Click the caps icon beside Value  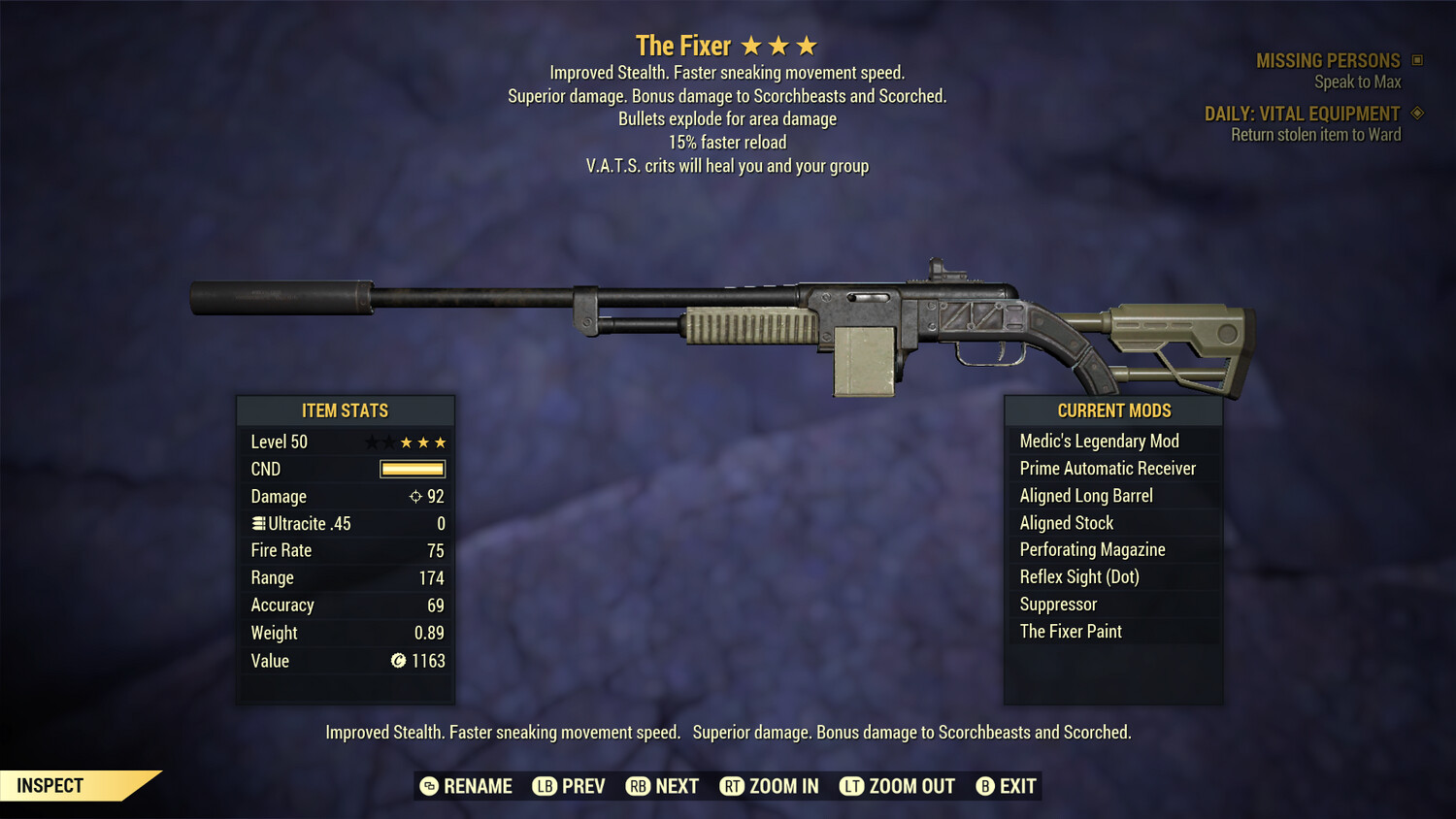[x=397, y=661]
